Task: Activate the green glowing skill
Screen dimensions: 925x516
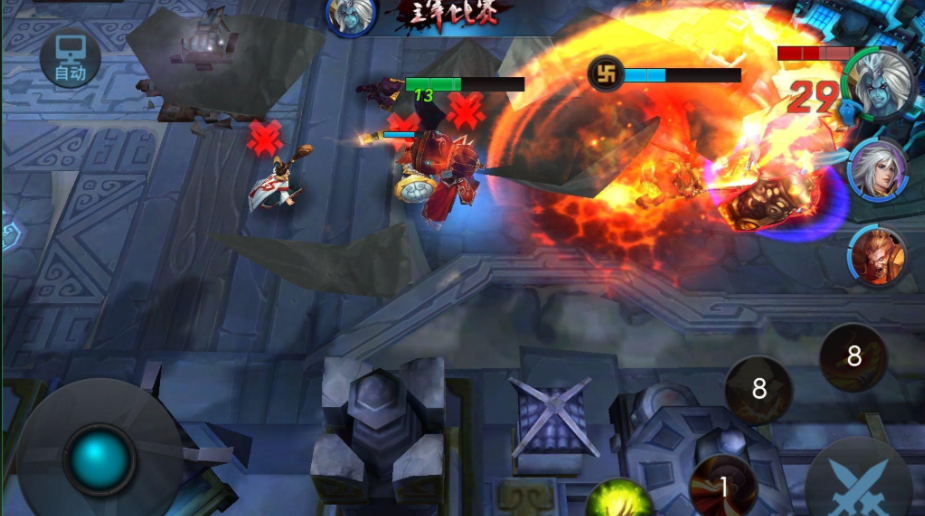Action: [618, 500]
